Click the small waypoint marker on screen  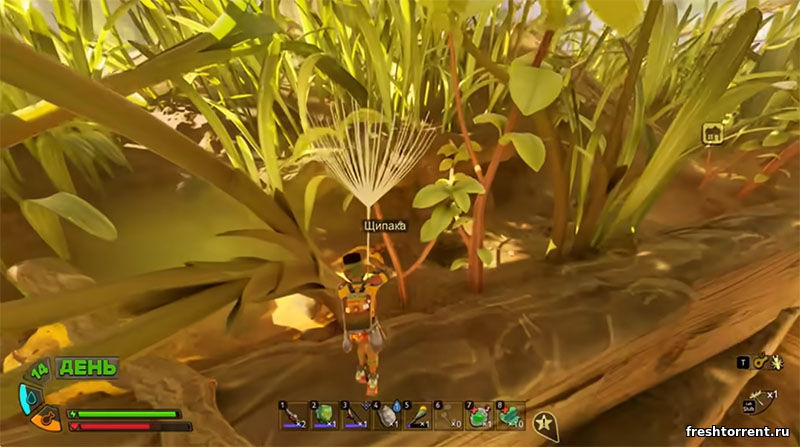(x=712, y=134)
